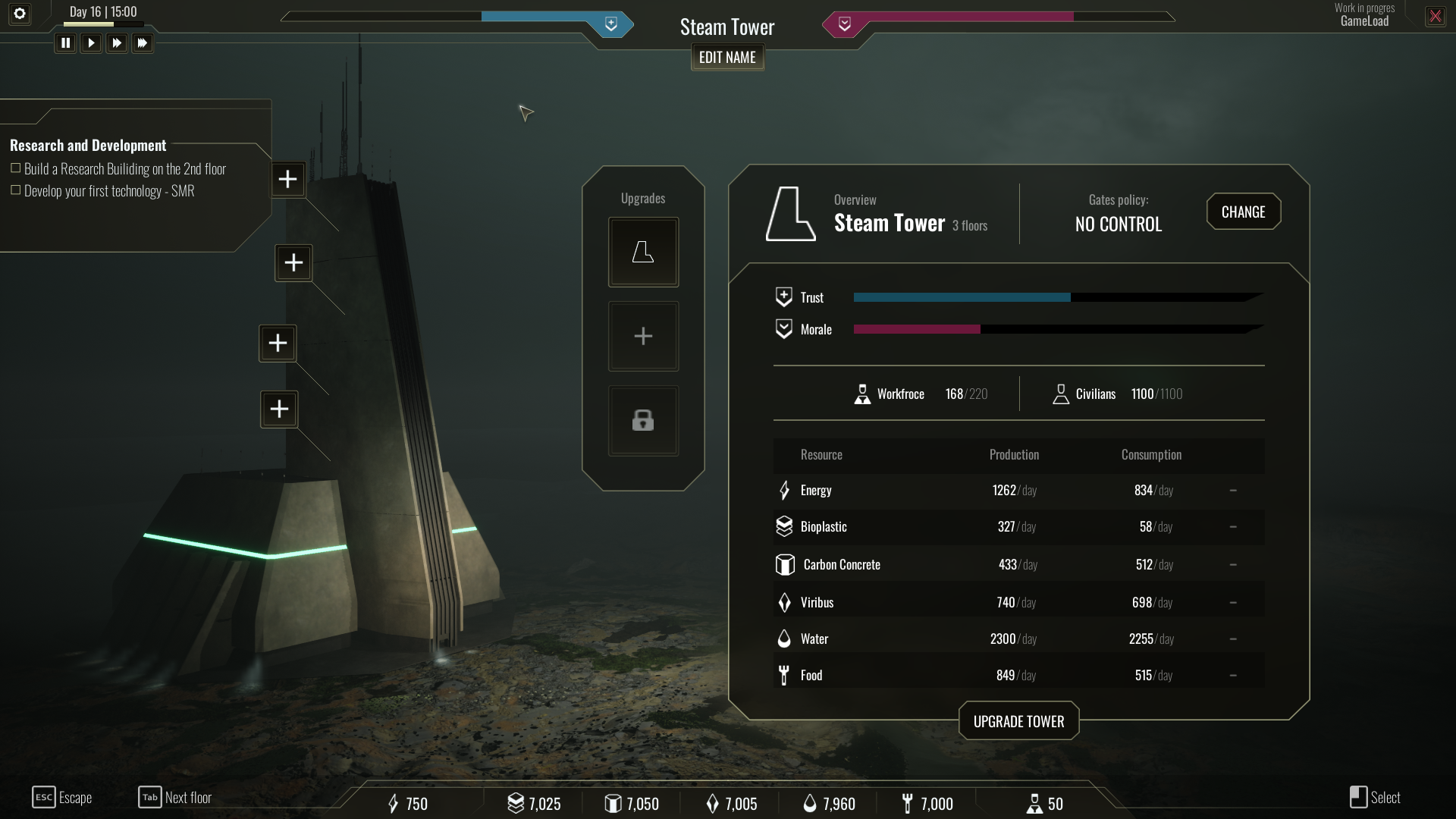The image size is (1456, 819).
Task: Click EDIT NAME under Steam Tower
Action: pyautogui.click(x=726, y=57)
